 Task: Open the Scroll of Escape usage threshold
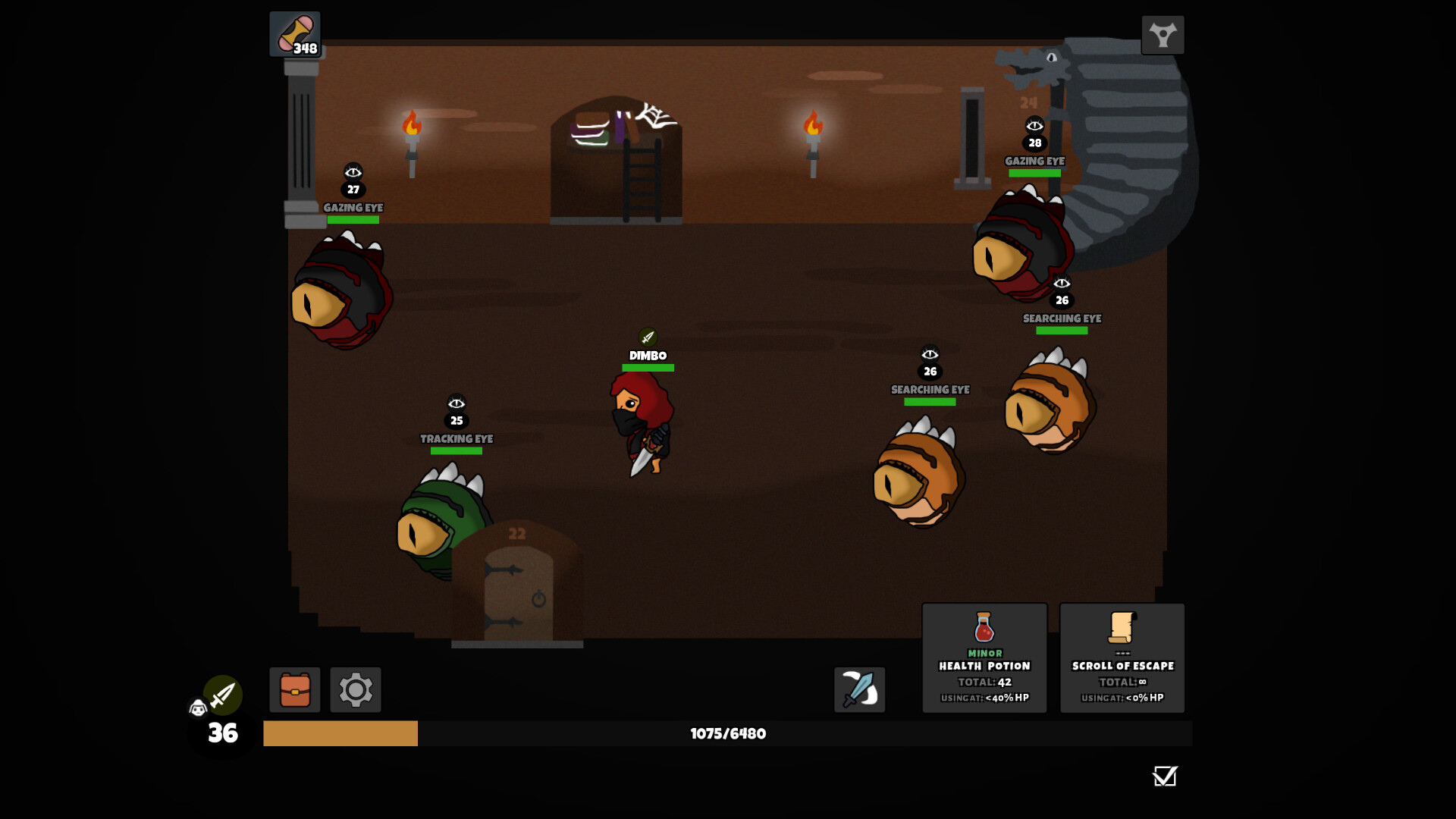pos(1122,698)
